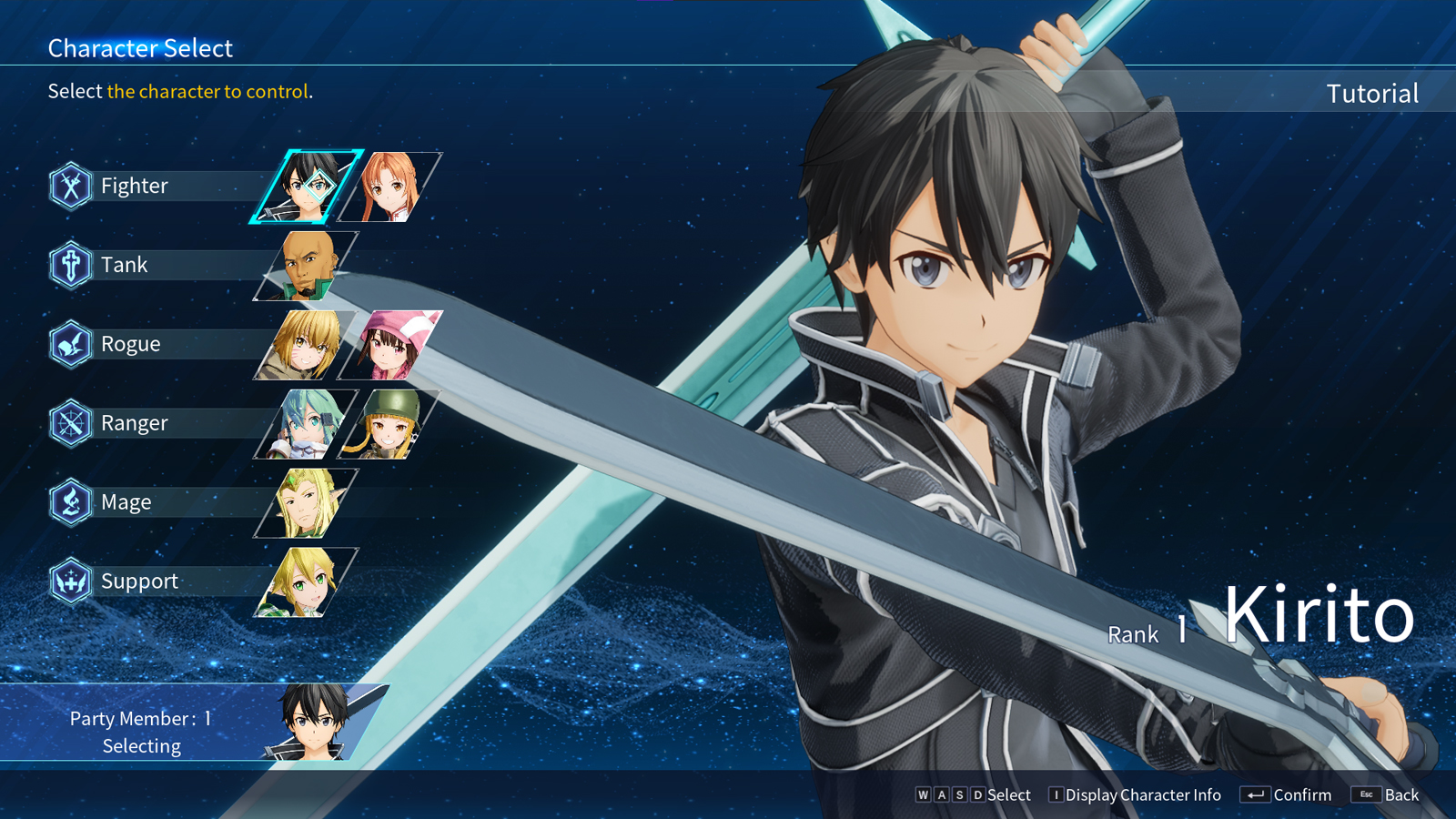
Task: Click the Support class emblem icon
Action: point(69,581)
